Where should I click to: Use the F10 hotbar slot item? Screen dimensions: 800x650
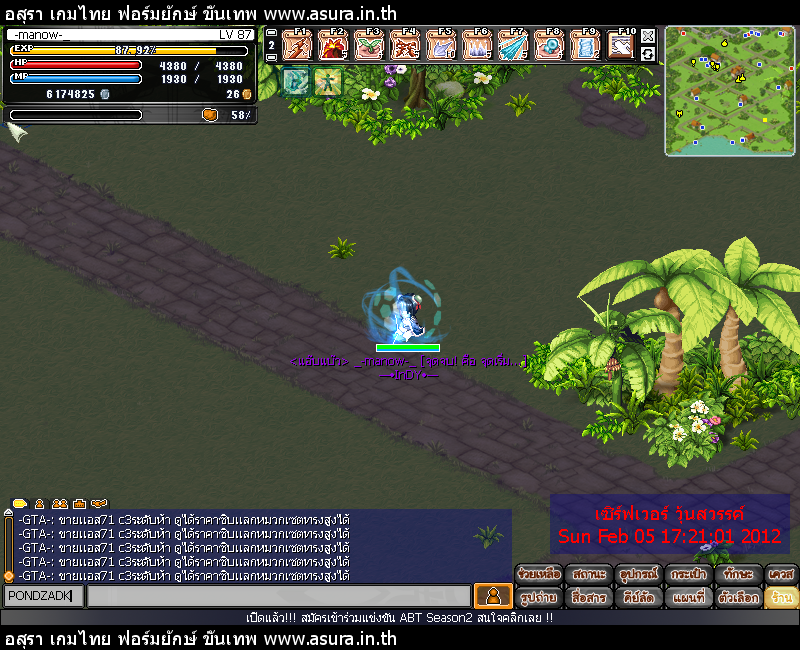[x=621, y=45]
